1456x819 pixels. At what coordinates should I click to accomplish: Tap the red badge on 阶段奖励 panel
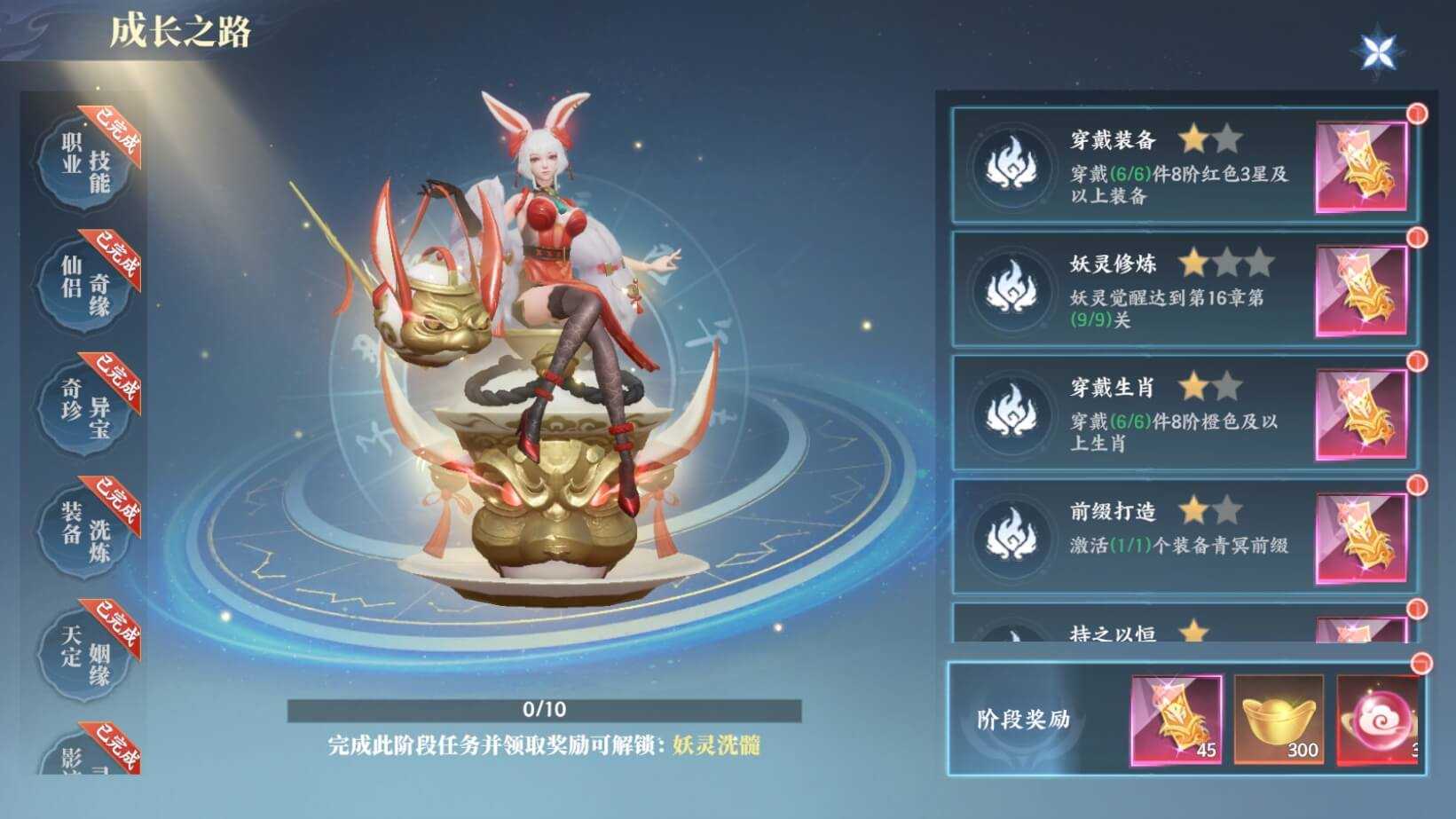tap(1421, 661)
